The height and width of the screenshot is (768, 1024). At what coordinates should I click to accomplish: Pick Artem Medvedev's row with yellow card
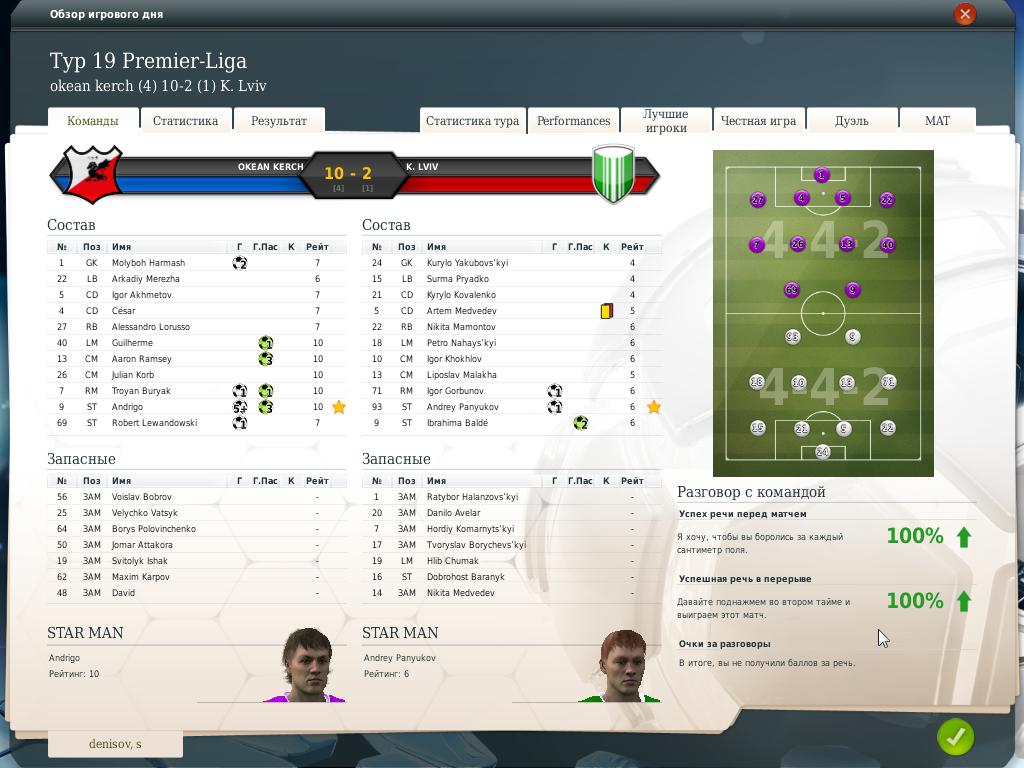[461, 311]
